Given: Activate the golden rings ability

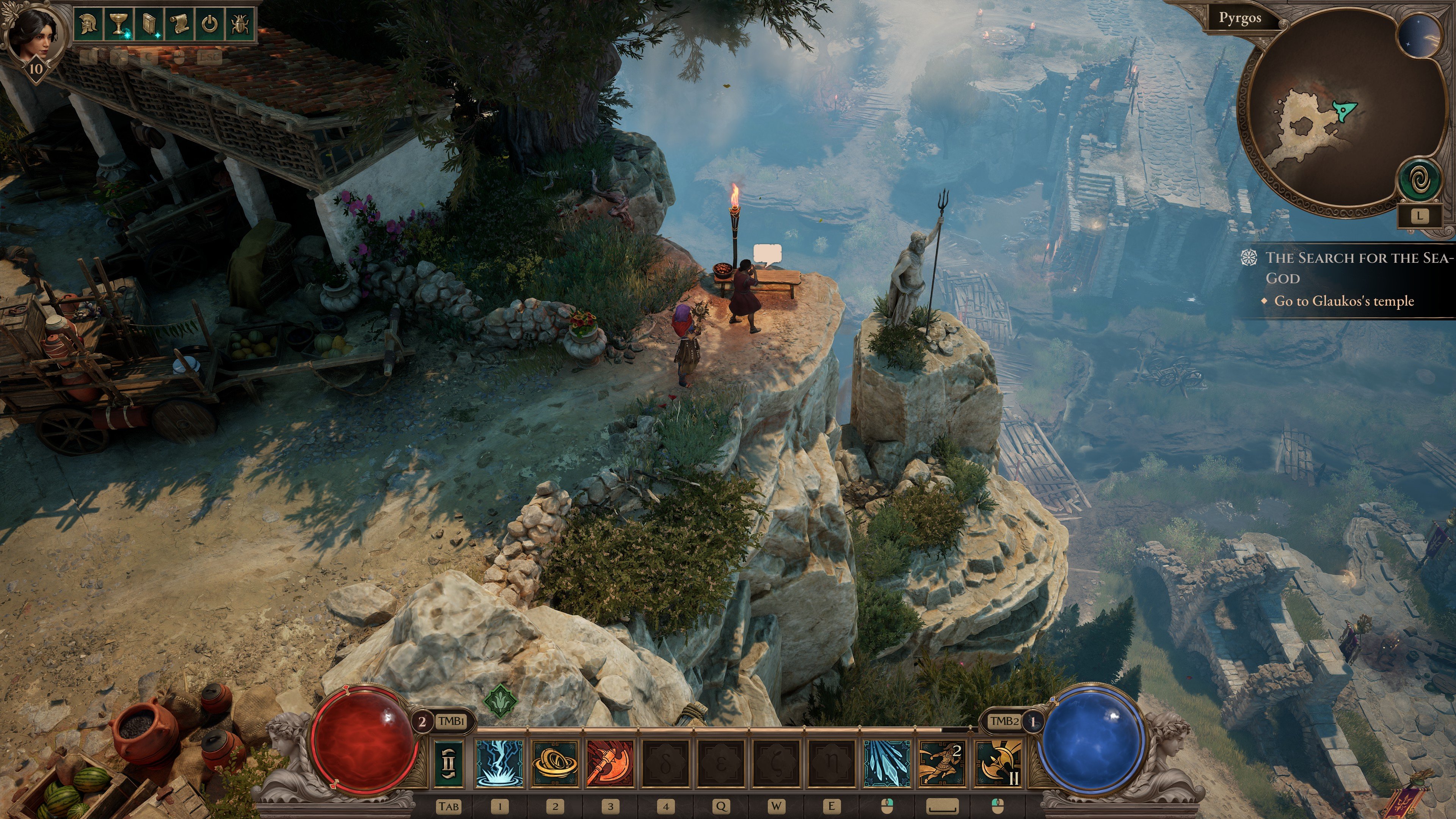Looking at the screenshot, I should pos(555,763).
